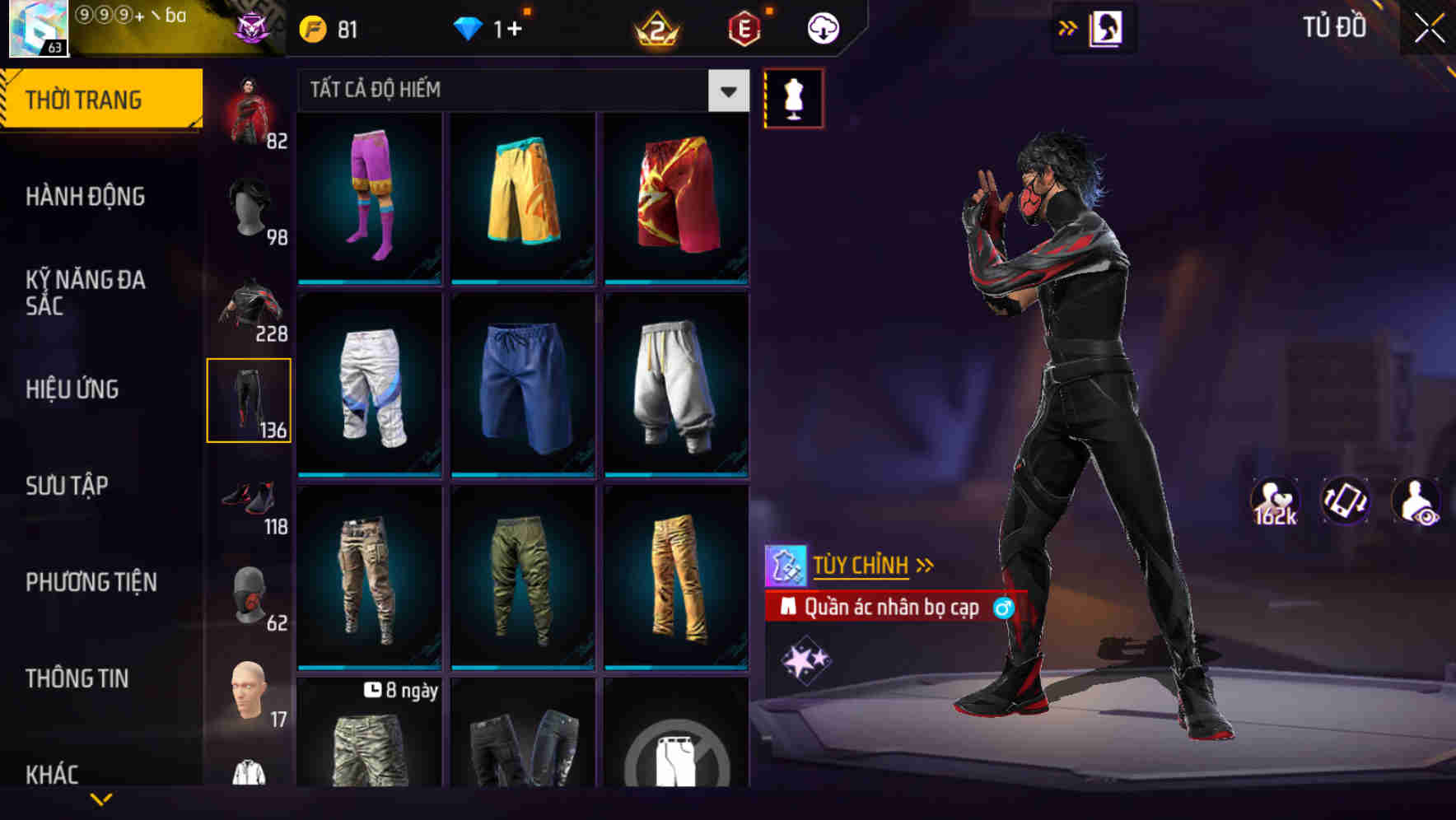This screenshot has height=820, width=1456.
Task: Click the mannequin icon above the character
Action: 793,98
